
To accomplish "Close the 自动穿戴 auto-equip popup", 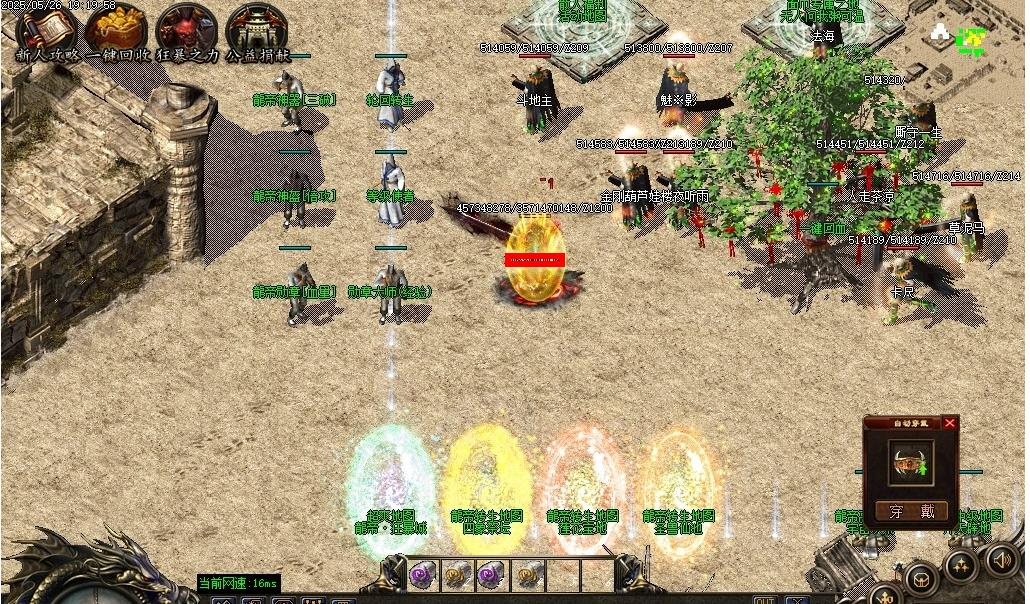I will [x=949, y=423].
